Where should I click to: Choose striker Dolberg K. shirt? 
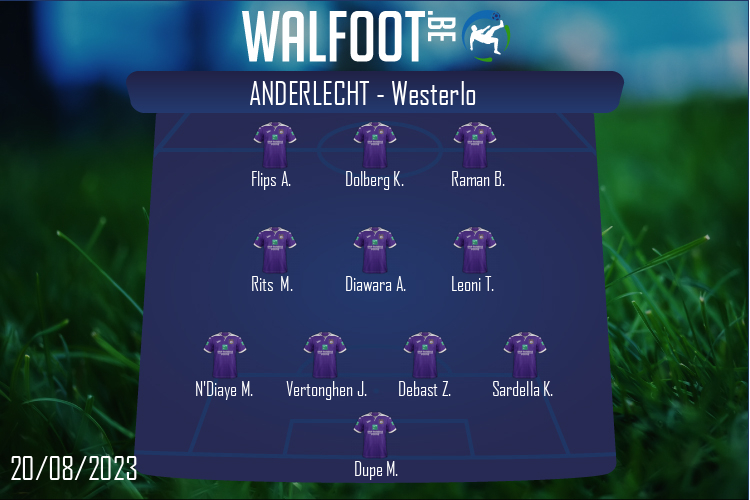pyautogui.click(x=375, y=145)
